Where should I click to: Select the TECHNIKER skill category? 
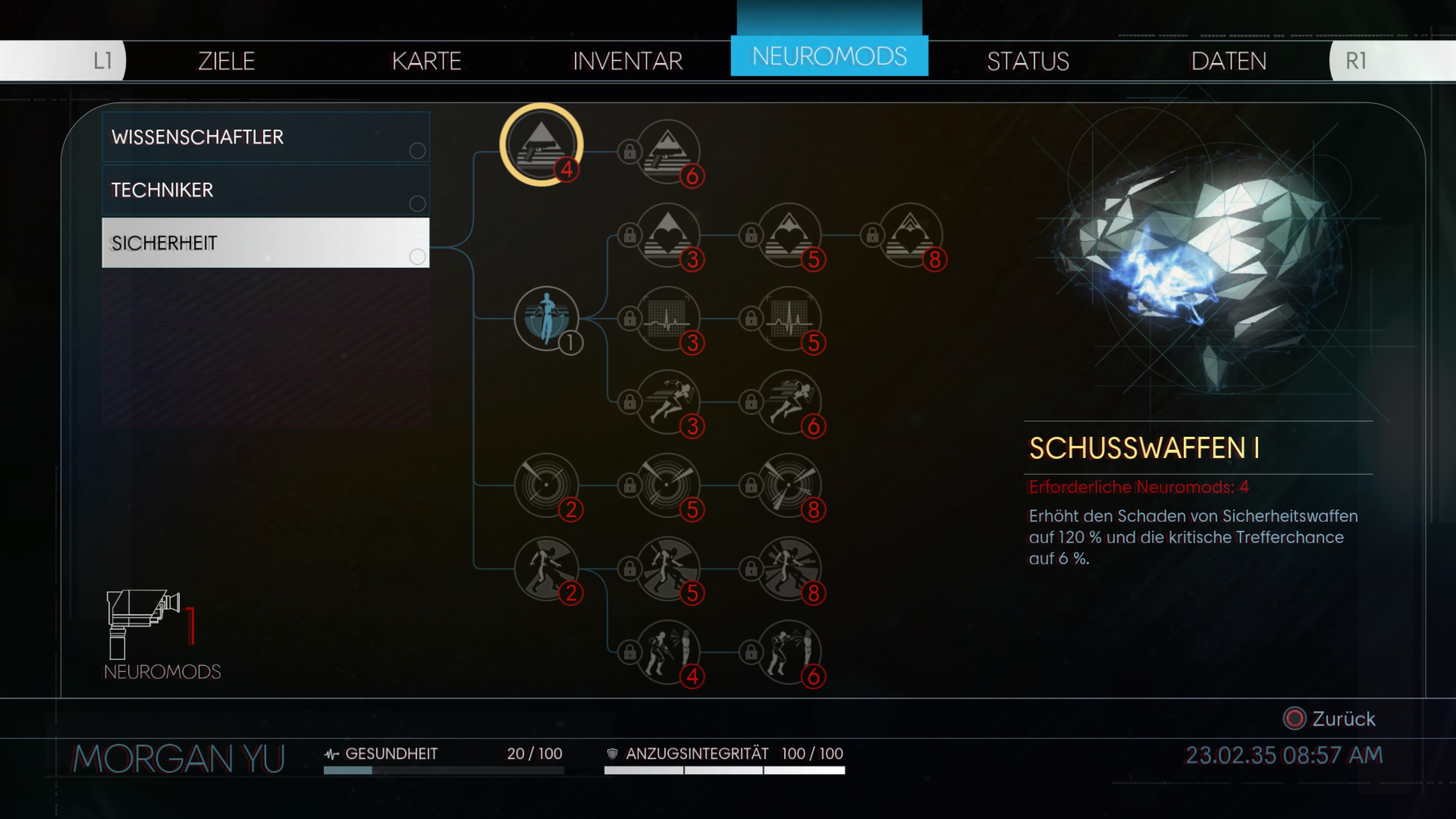pyautogui.click(x=265, y=190)
